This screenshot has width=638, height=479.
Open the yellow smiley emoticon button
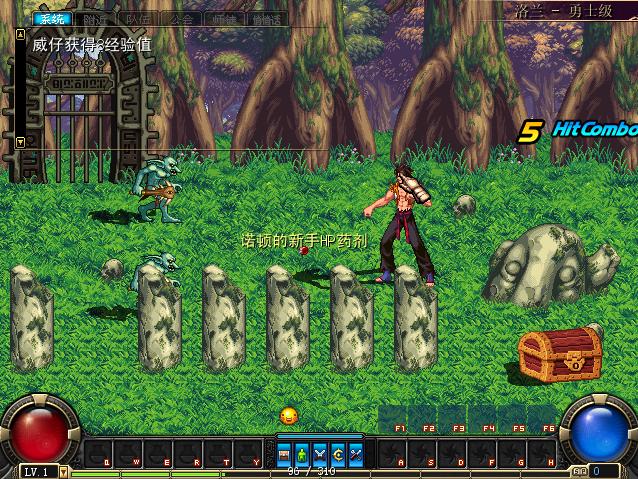[x=289, y=415]
